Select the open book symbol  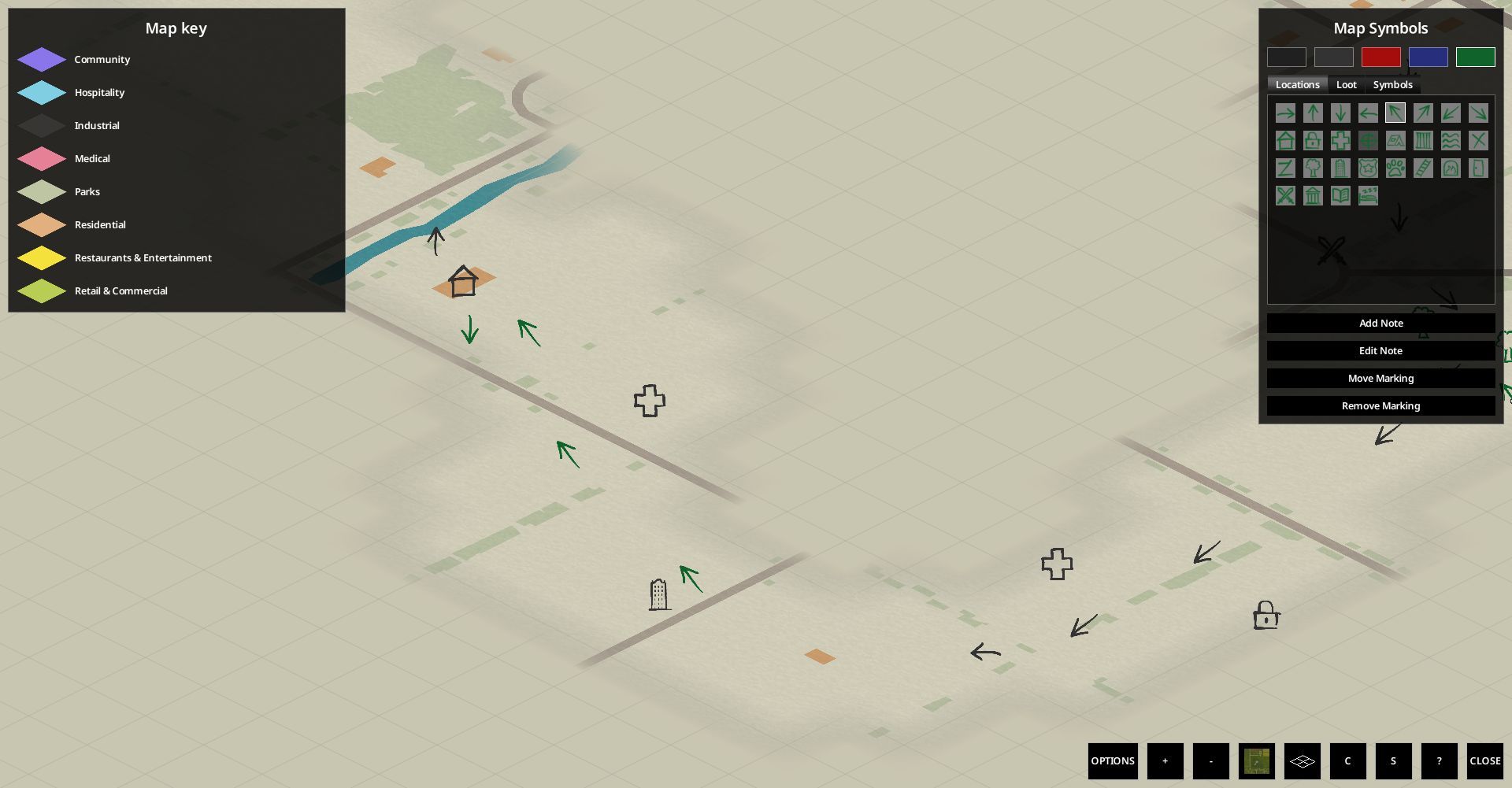coord(1341,195)
